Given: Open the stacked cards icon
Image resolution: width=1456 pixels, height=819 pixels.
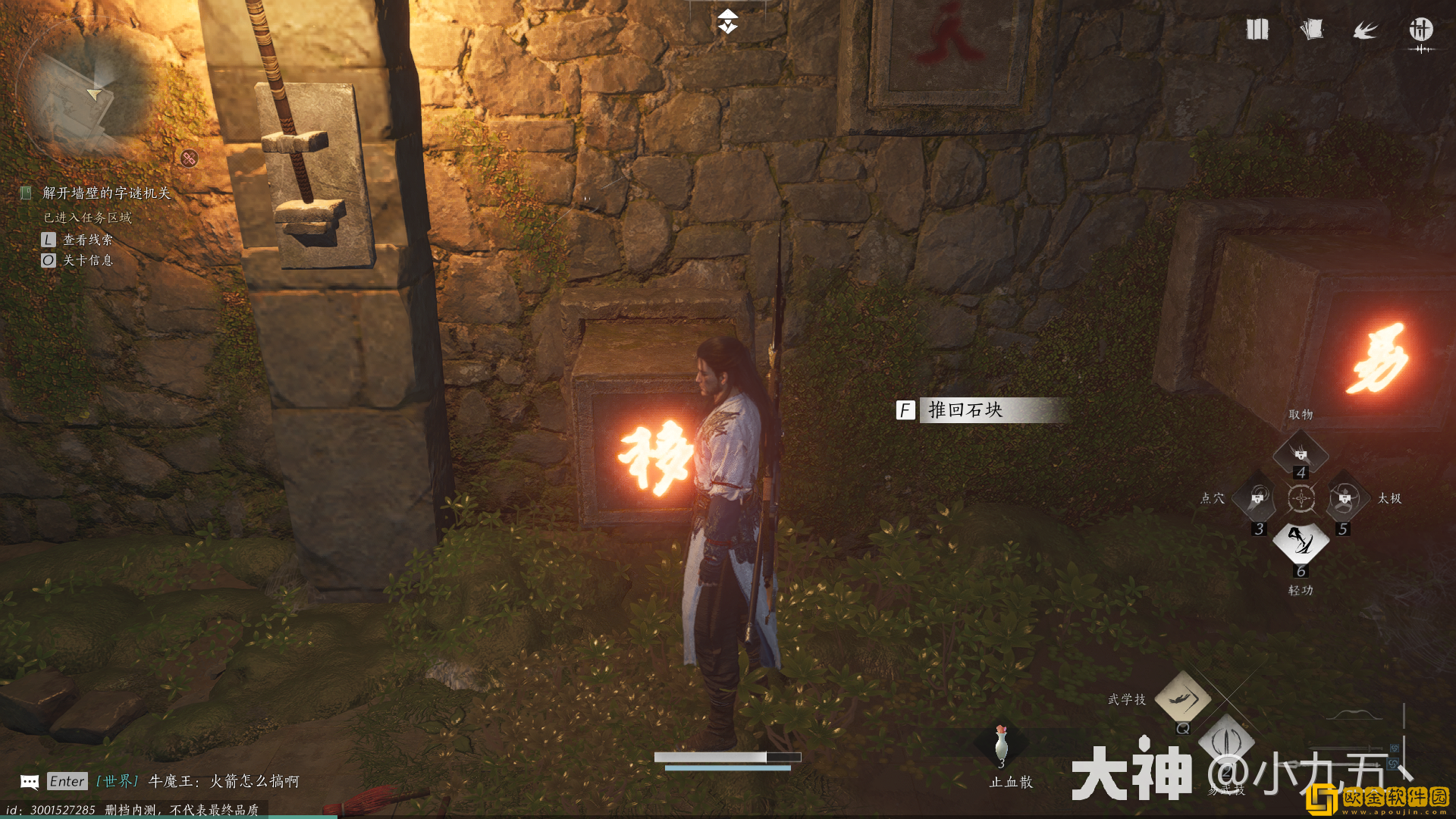Looking at the screenshot, I should [1311, 30].
